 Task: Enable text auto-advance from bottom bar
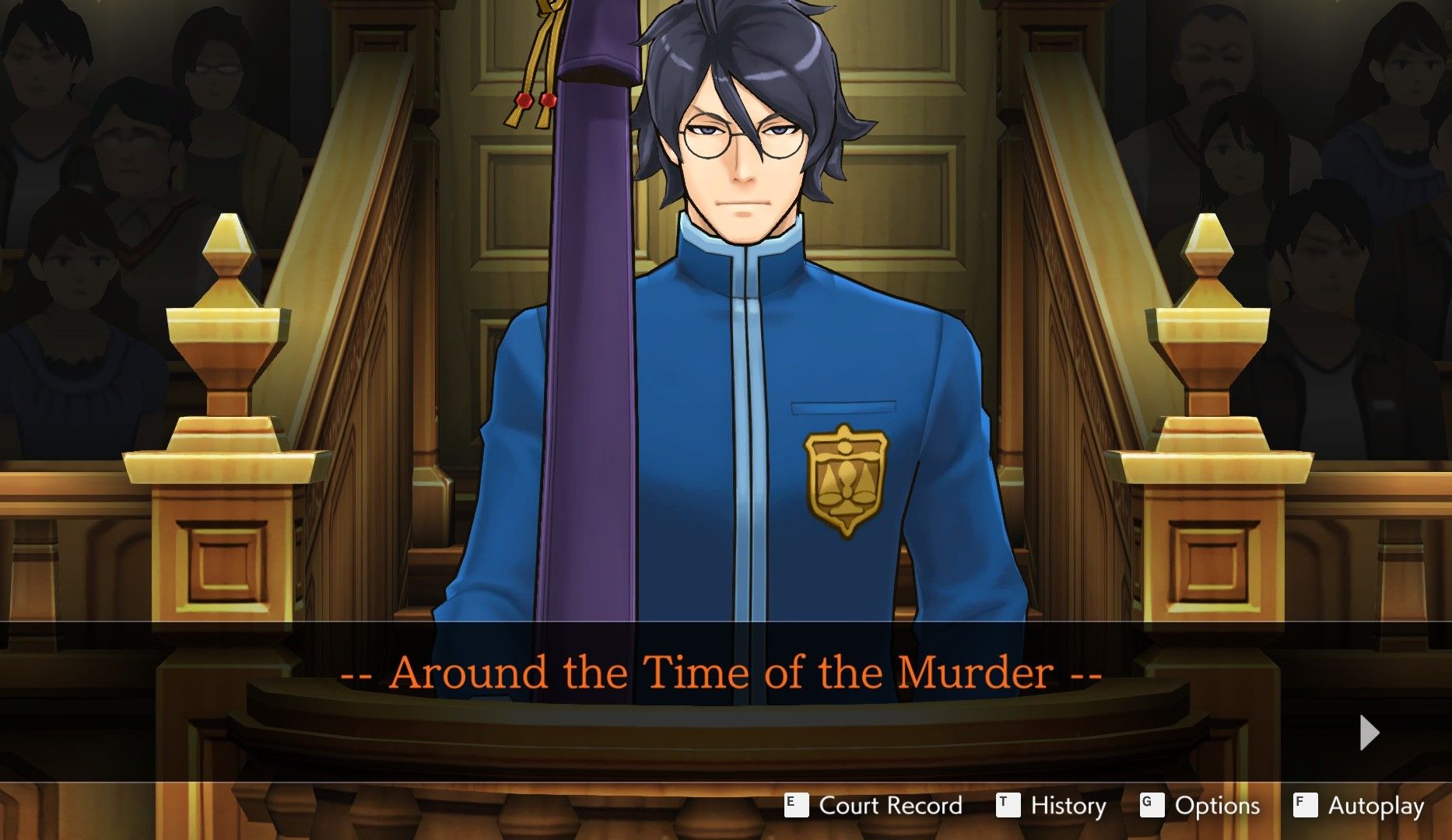coord(1377,806)
